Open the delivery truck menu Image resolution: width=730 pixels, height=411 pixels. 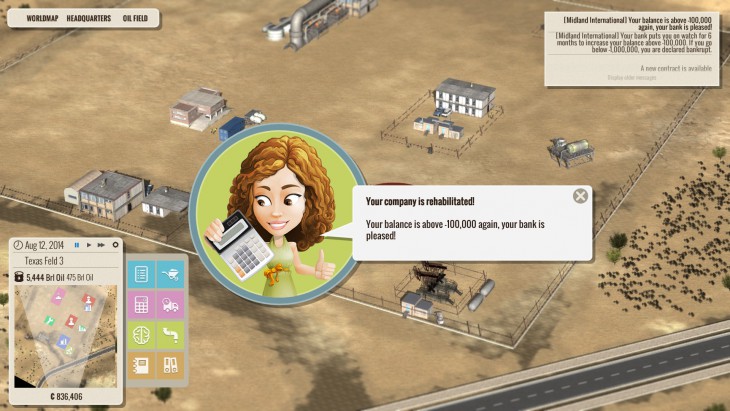click(171, 305)
